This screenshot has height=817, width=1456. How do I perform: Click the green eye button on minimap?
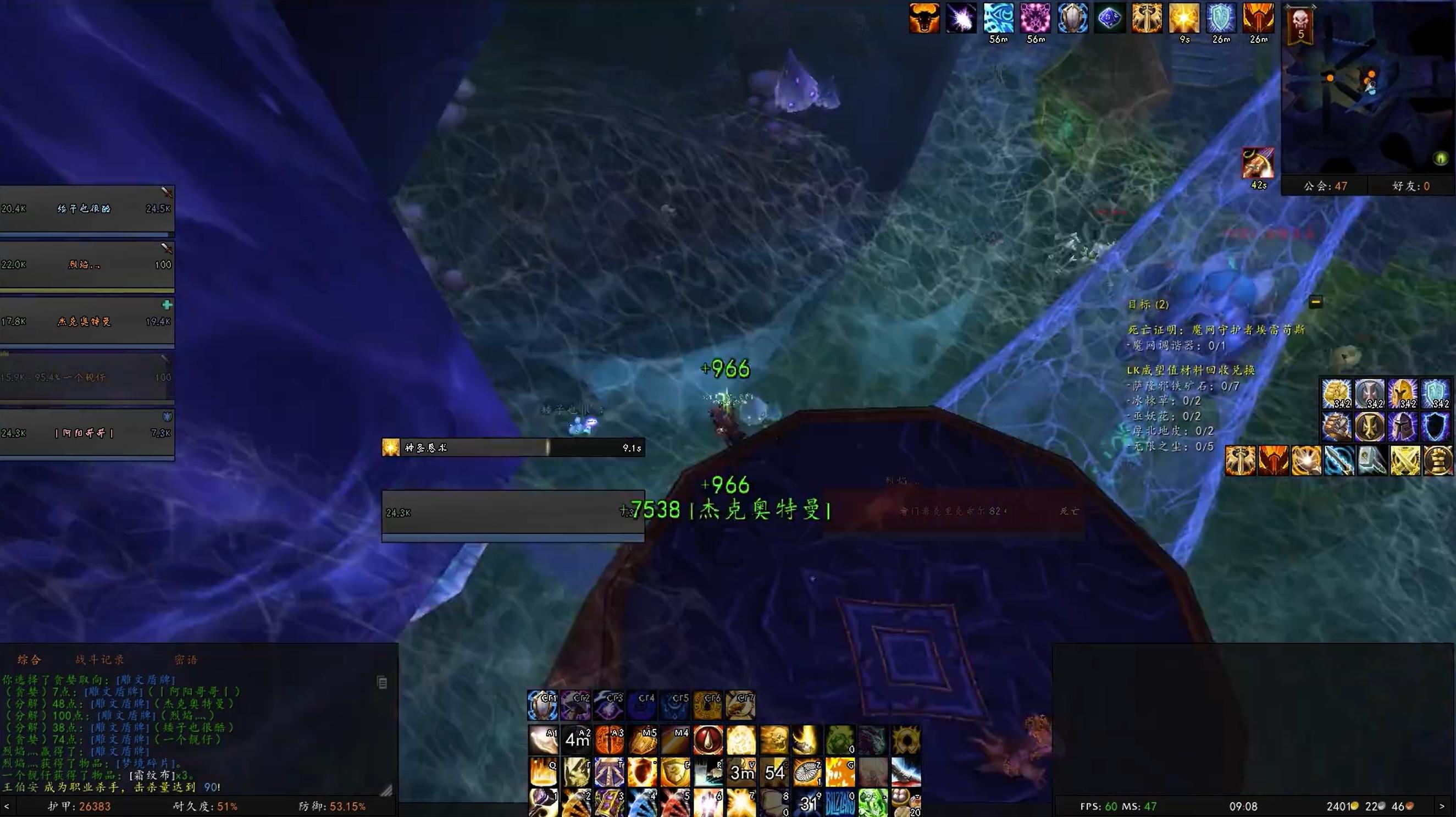click(x=1441, y=158)
